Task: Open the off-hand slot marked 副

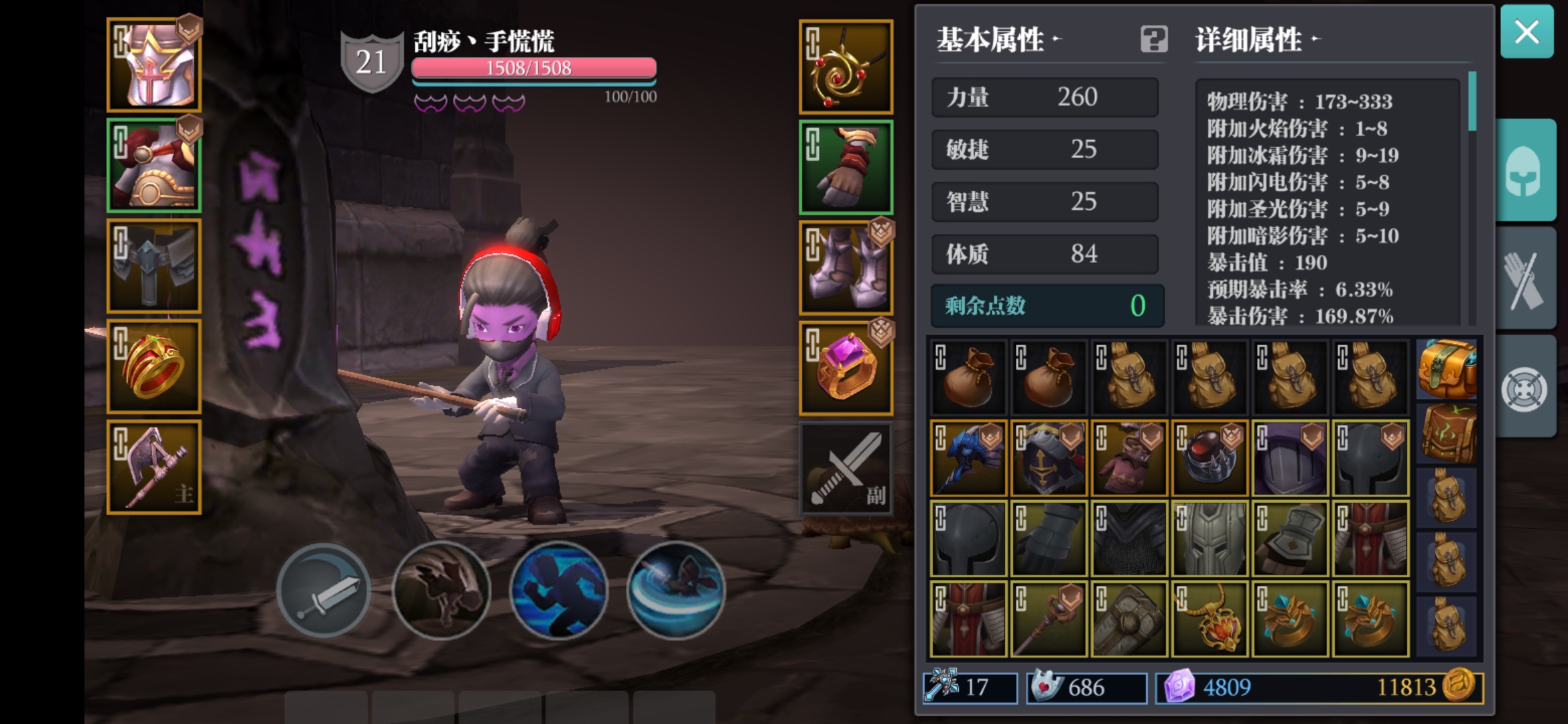Action: [846, 467]
